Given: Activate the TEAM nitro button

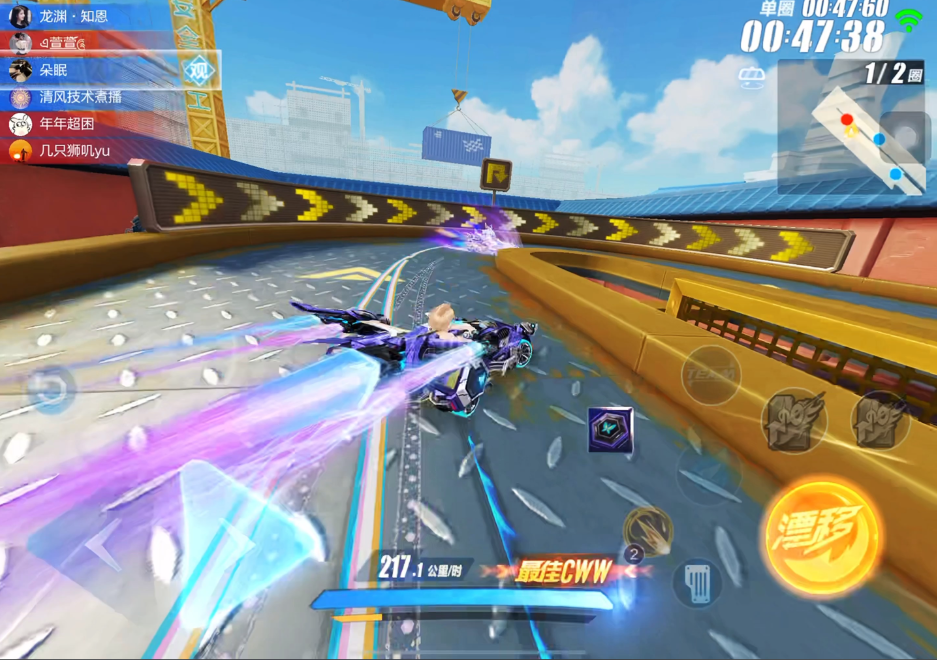Looking at the screenshot, I should coord(711,375).
